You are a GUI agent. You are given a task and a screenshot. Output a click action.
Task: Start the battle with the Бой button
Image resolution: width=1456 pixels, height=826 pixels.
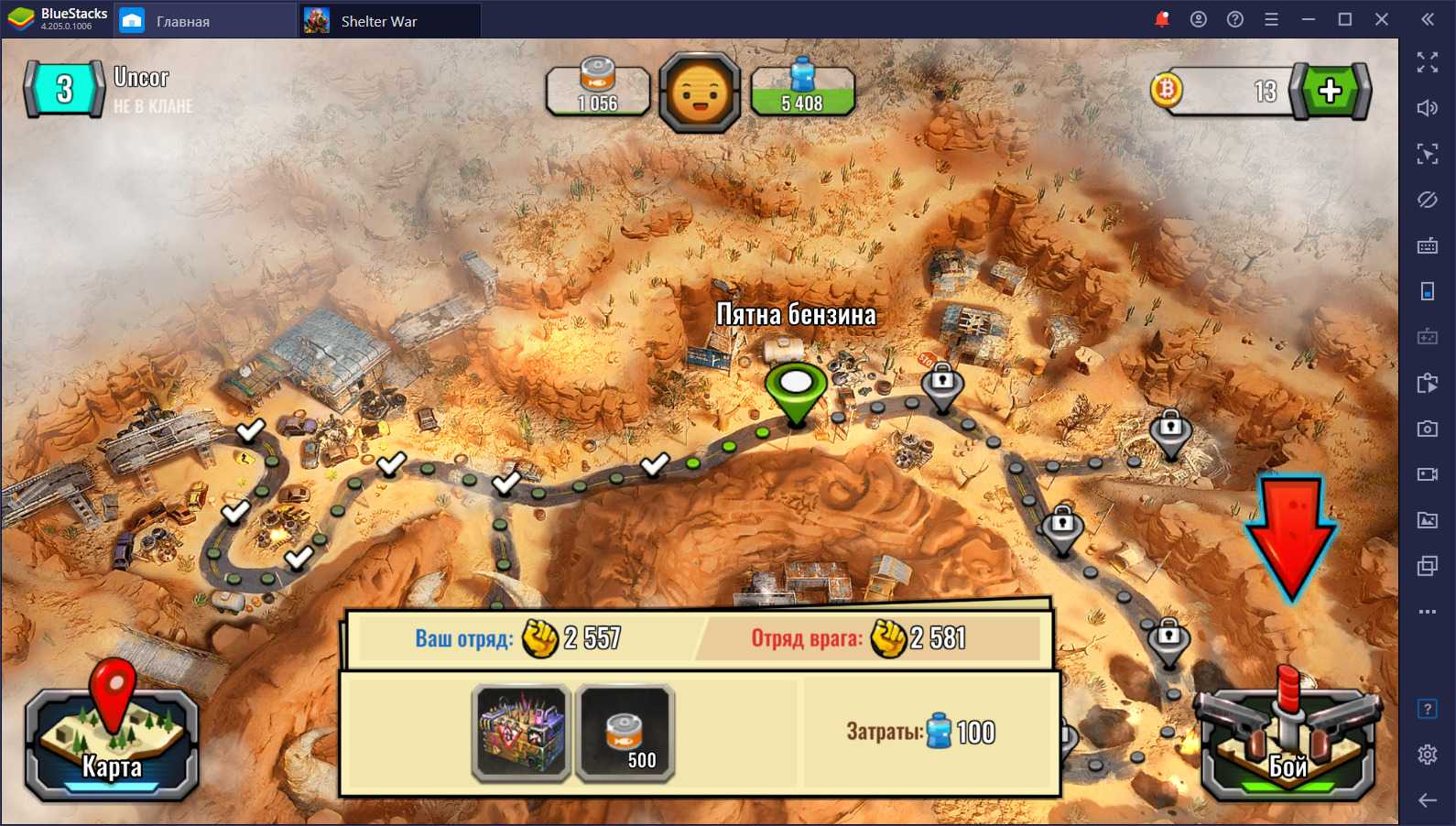(x=1288, y=744)
